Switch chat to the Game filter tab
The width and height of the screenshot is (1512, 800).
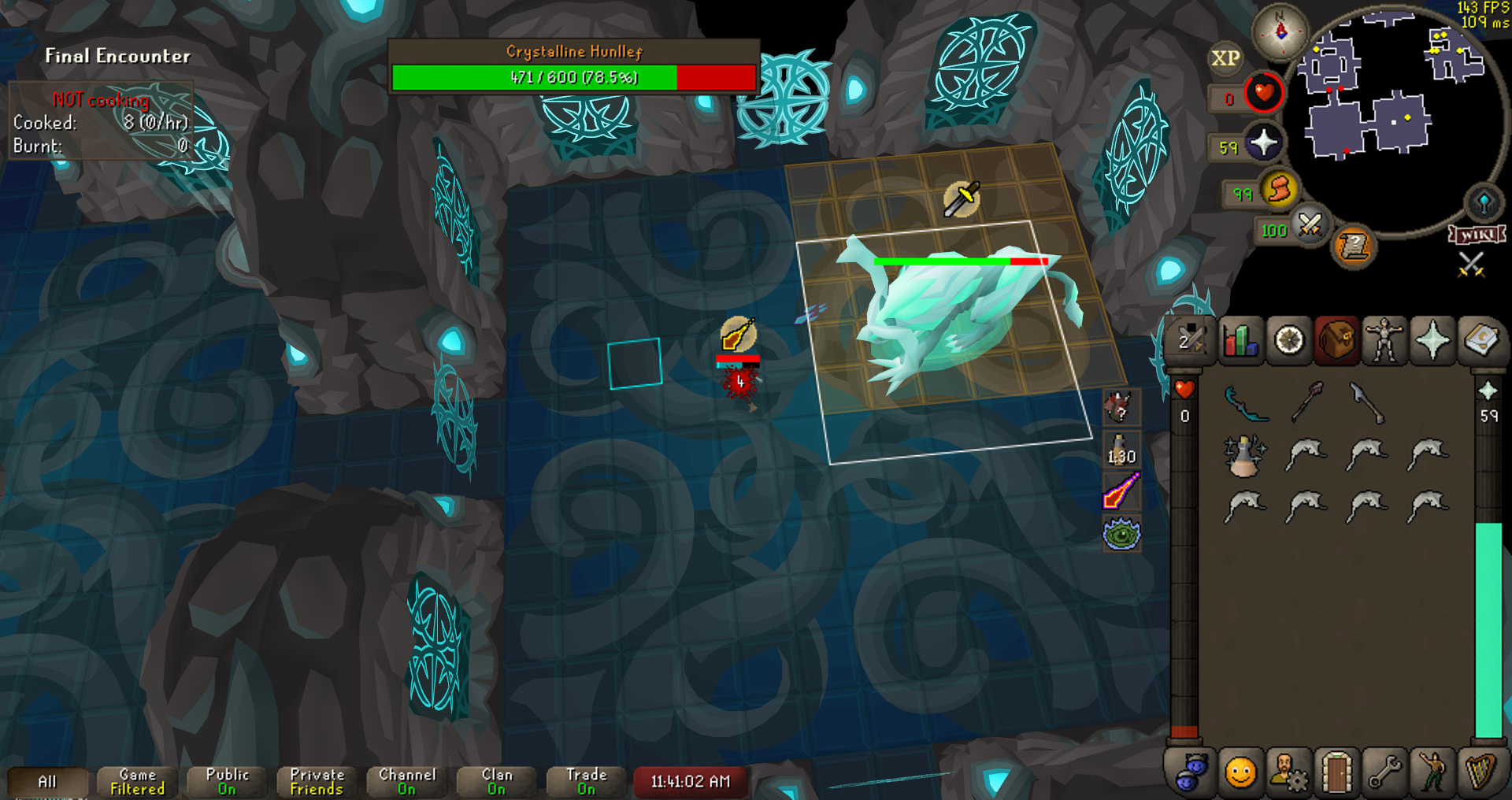click(x=138, y=782)
